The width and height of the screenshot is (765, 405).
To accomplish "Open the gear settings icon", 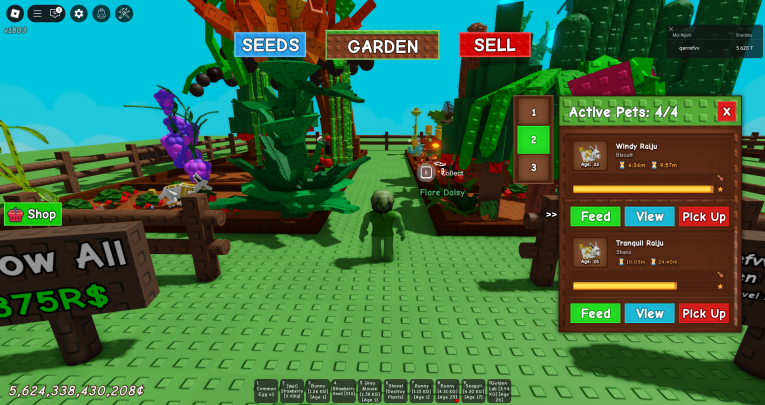I will pyautogui.click(x=79, y=13).
